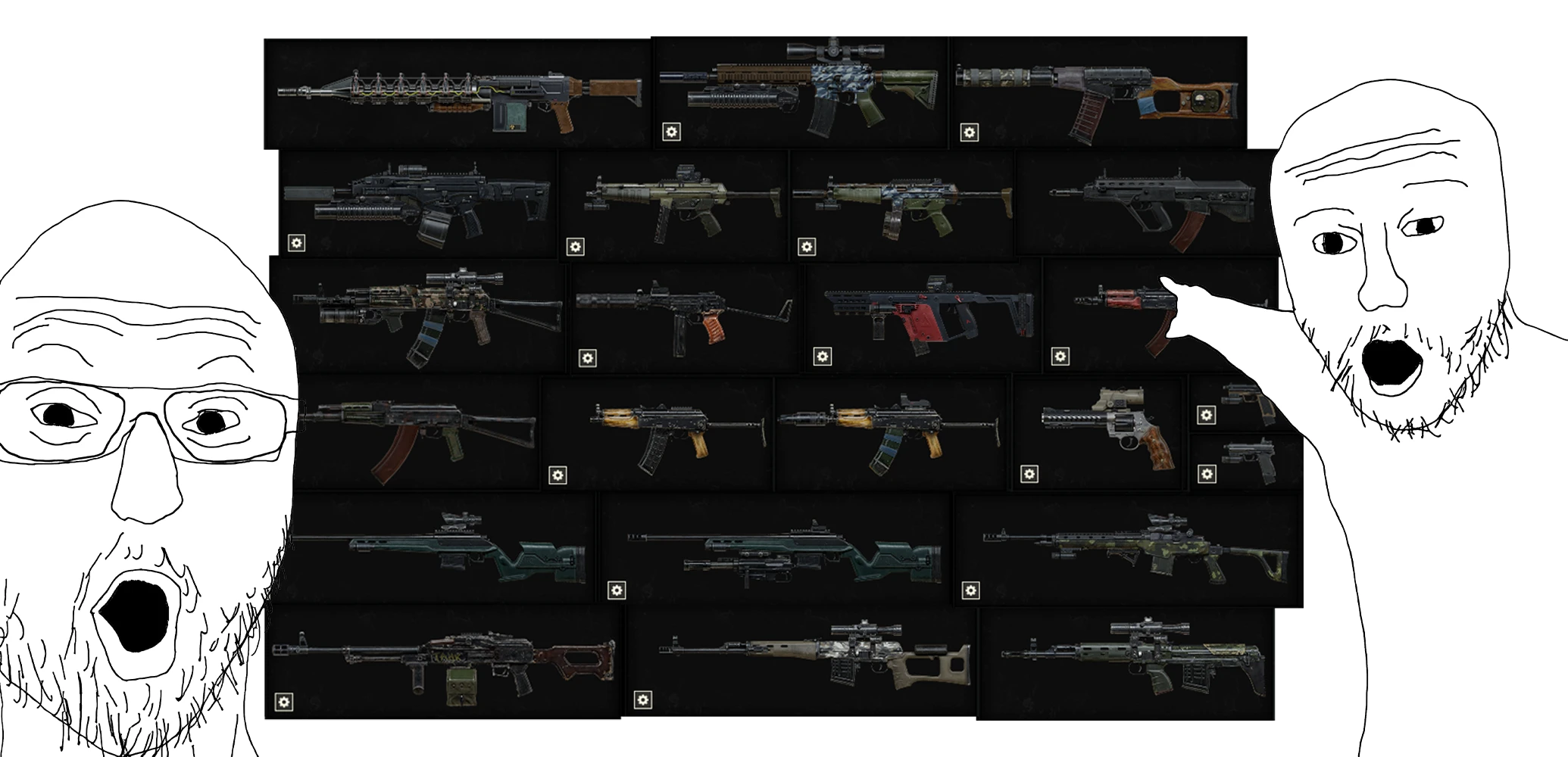
Task: Choose the AK with folding stock and brown magazine
Action: click(417, 430)
